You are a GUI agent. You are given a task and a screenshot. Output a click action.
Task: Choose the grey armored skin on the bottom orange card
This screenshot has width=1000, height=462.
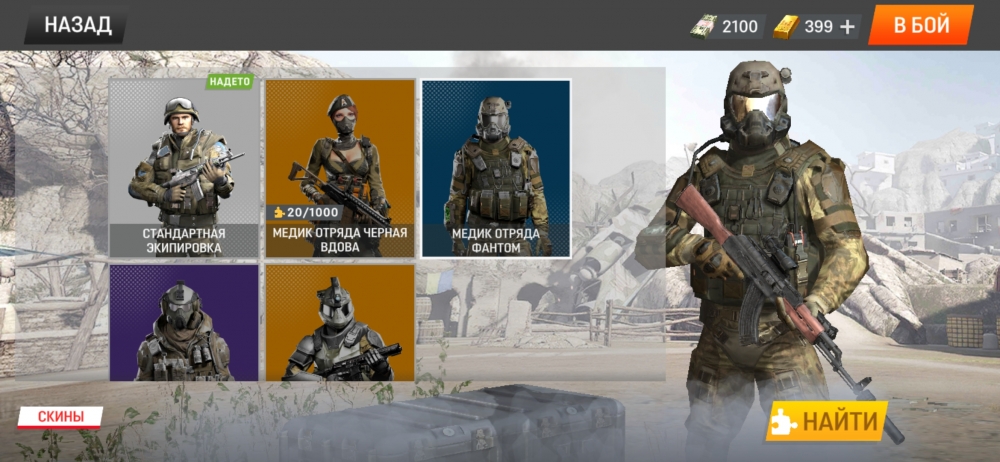tap(340, 322)
